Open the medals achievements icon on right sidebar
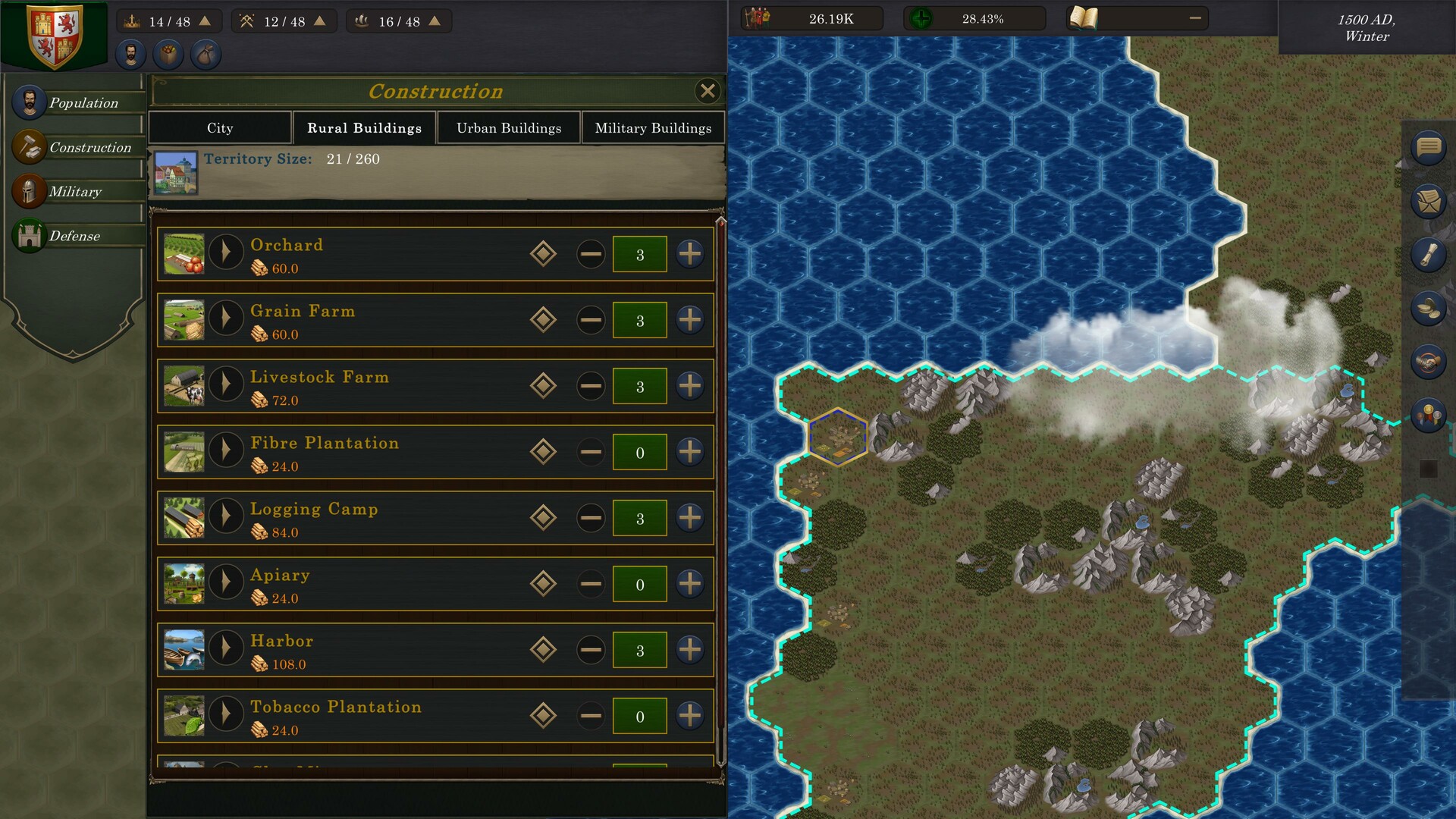This screenshot has height=819, width=1456. point(1429,413)
